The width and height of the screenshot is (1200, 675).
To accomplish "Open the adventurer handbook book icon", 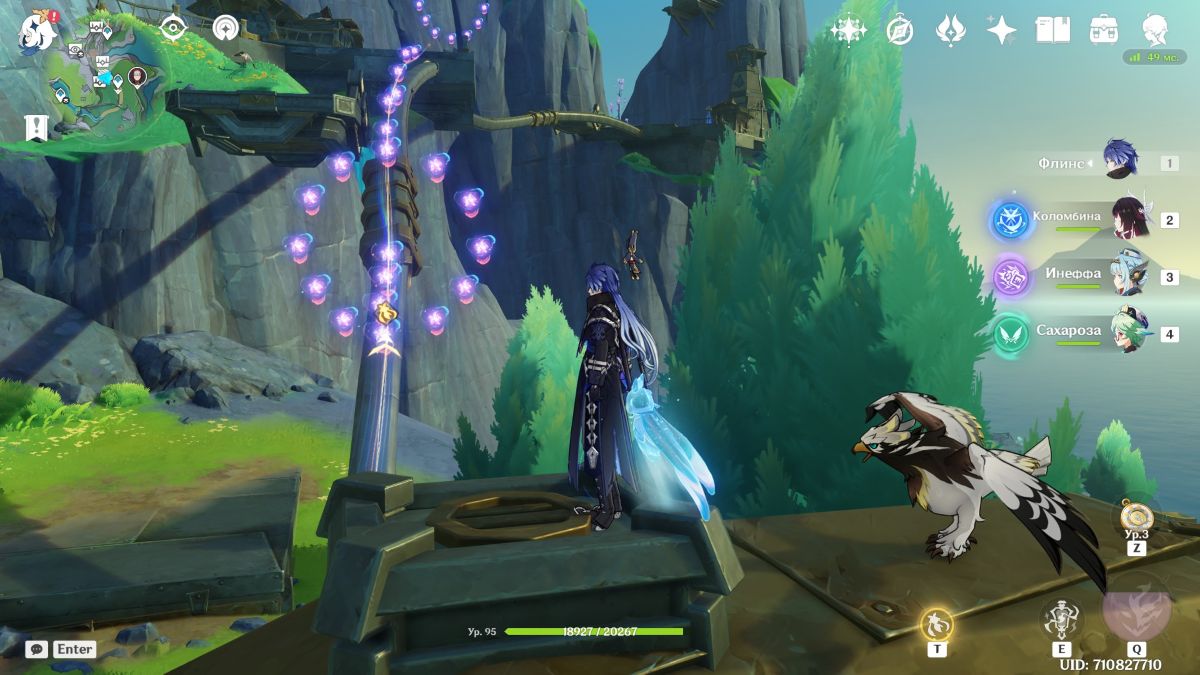I will click(1052, 31).
